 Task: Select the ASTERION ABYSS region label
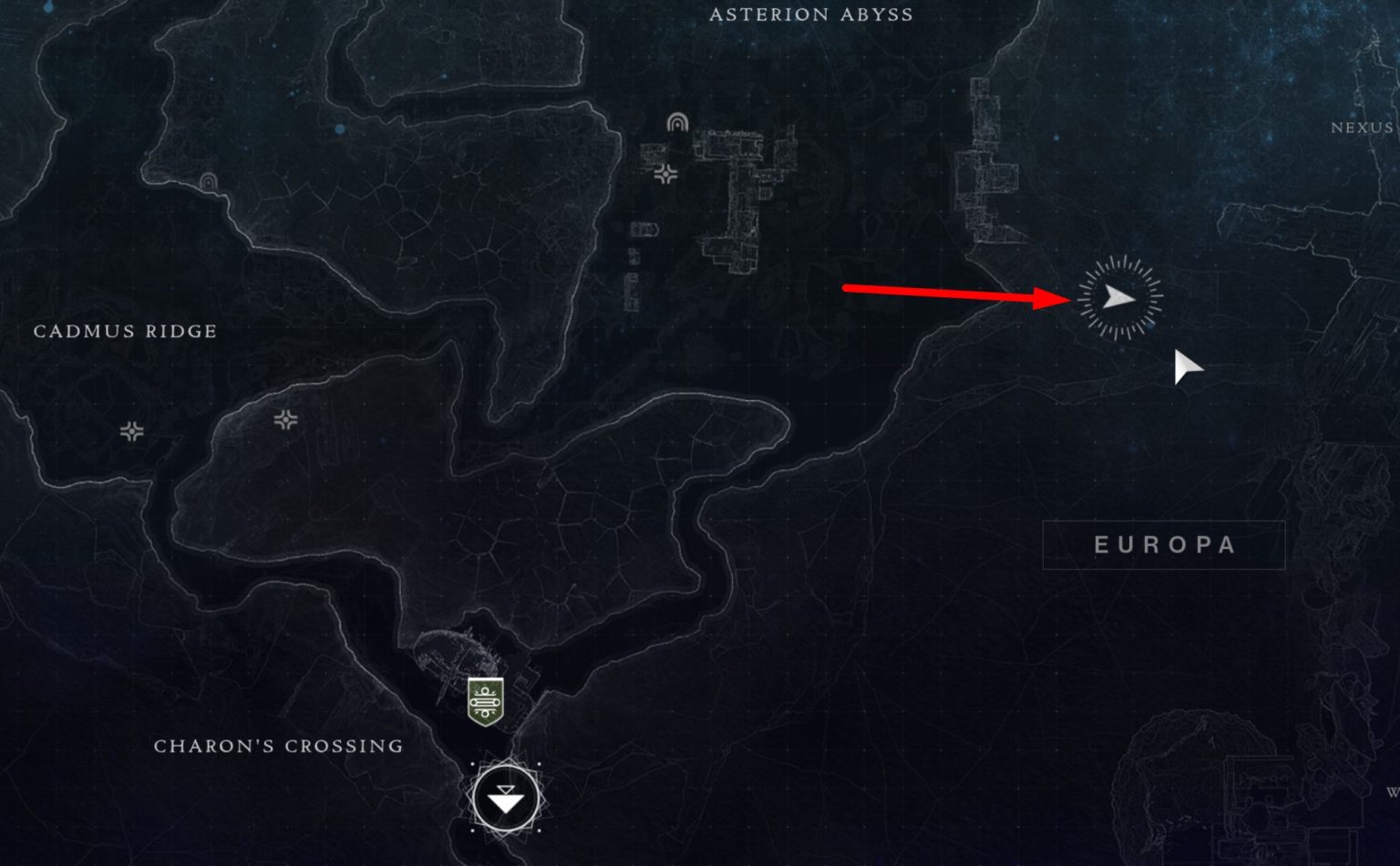pos(811,15)
